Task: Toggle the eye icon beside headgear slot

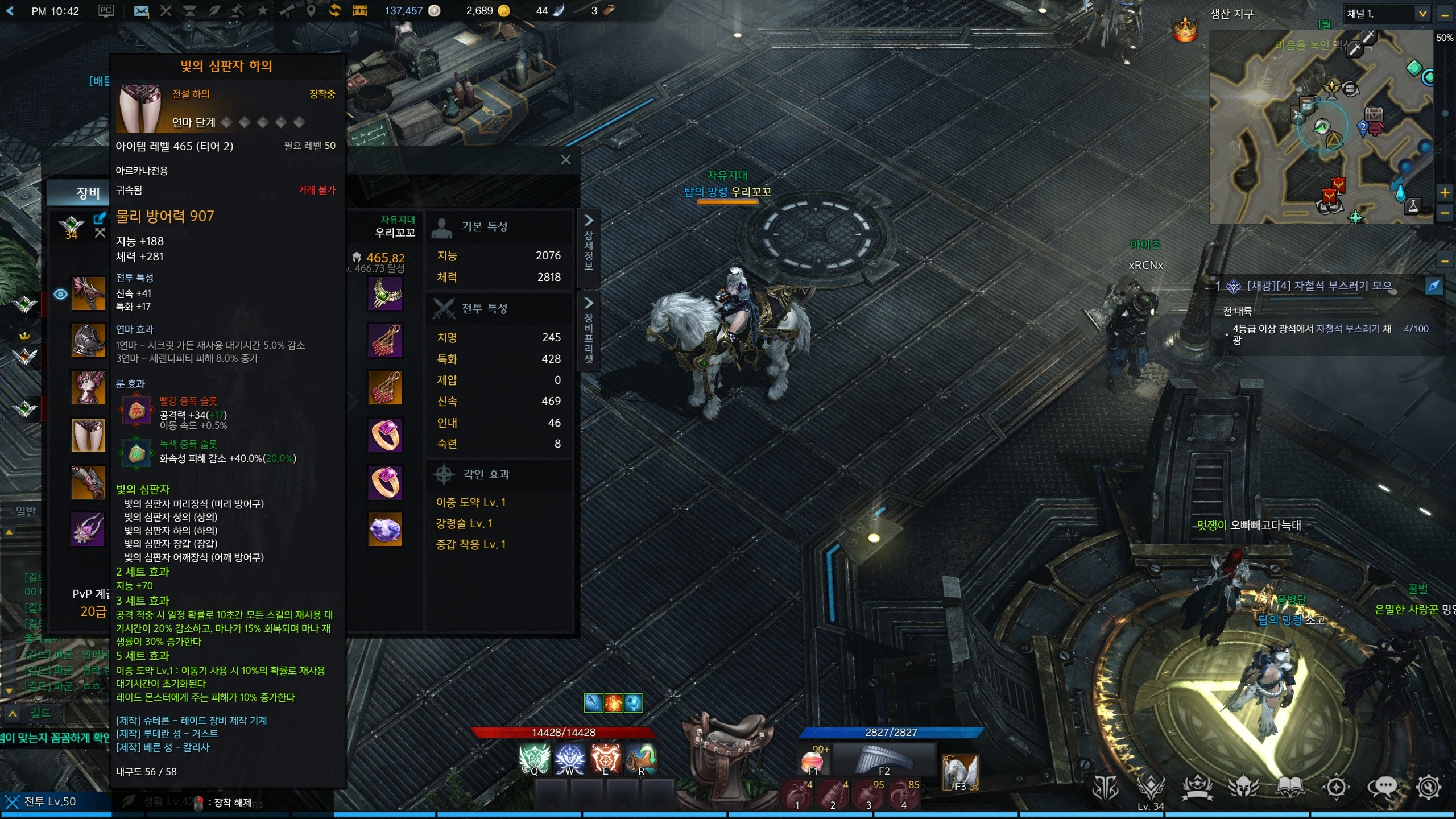Action: pyautogui.click(x=60, y=294)
